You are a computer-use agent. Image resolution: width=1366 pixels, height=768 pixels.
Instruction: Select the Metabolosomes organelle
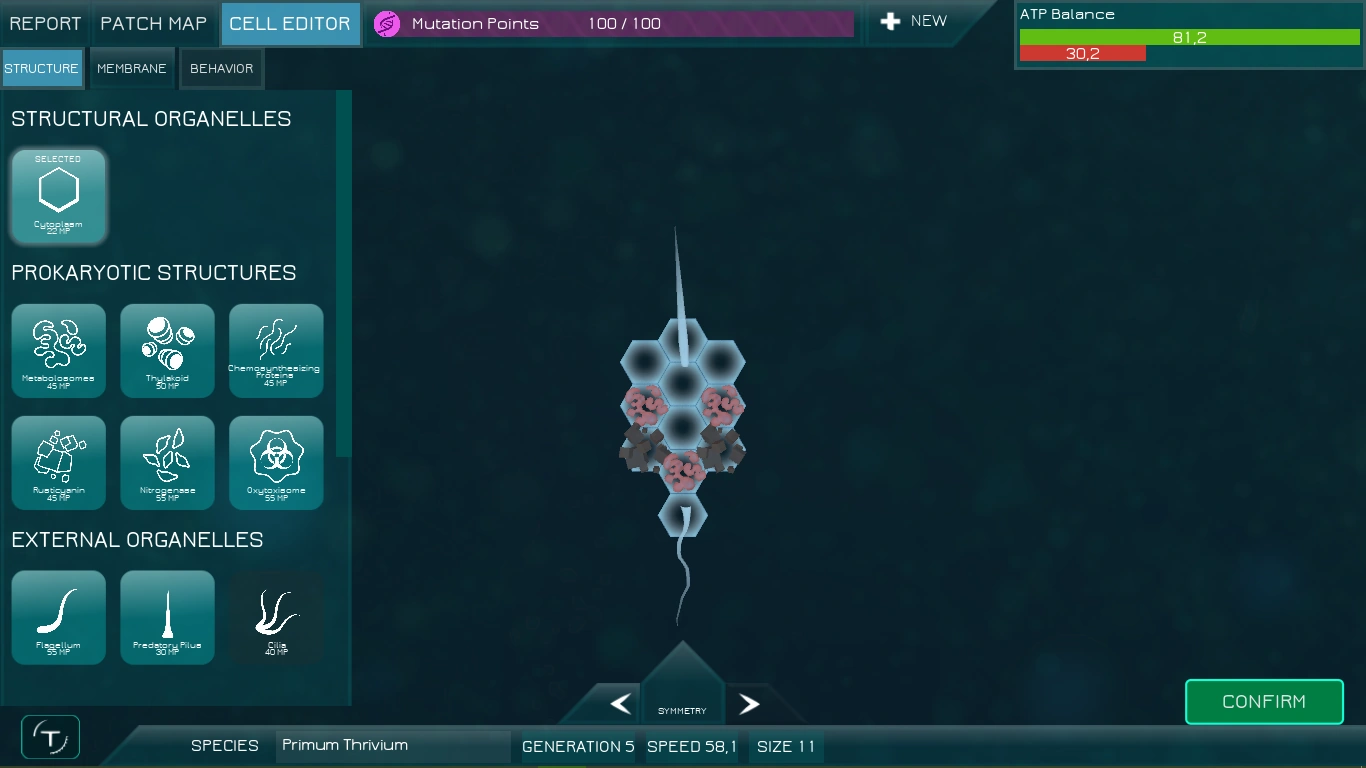click(x=58, y=350)
